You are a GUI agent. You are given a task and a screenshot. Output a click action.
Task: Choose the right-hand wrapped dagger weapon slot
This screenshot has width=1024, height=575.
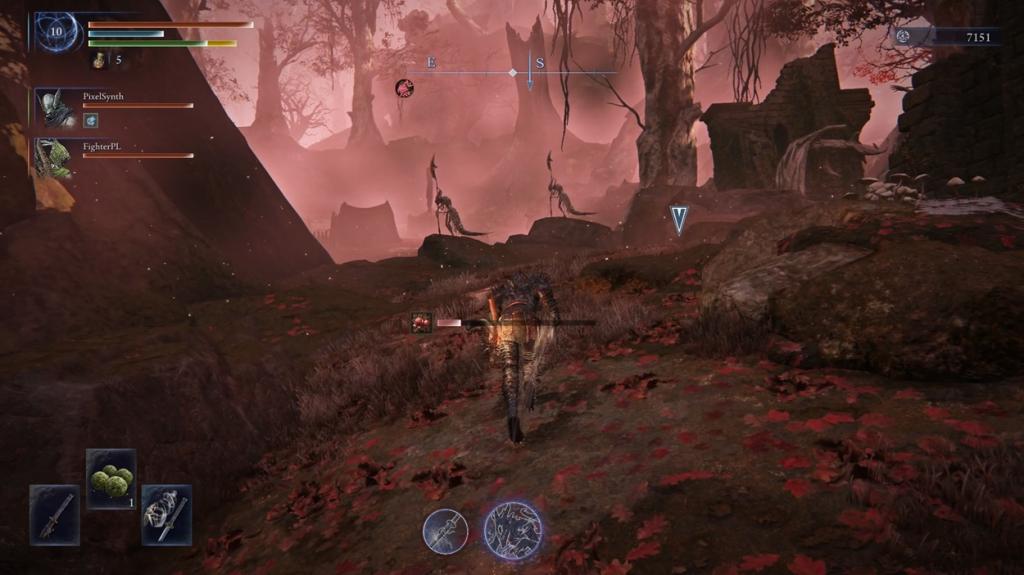click(x=166, y=514)
